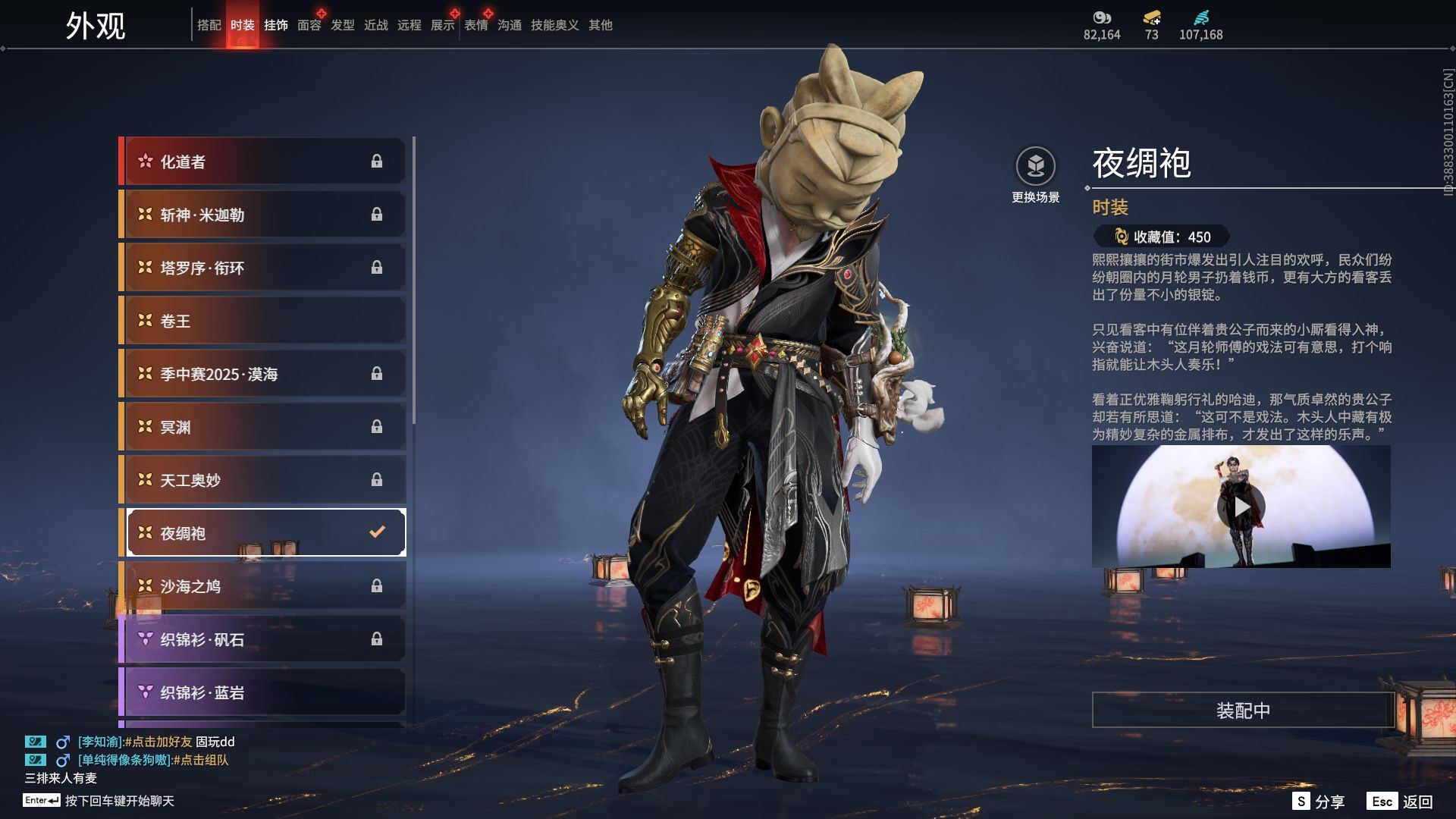
Task: Show the 表情 tab
Action: (475, 25)
